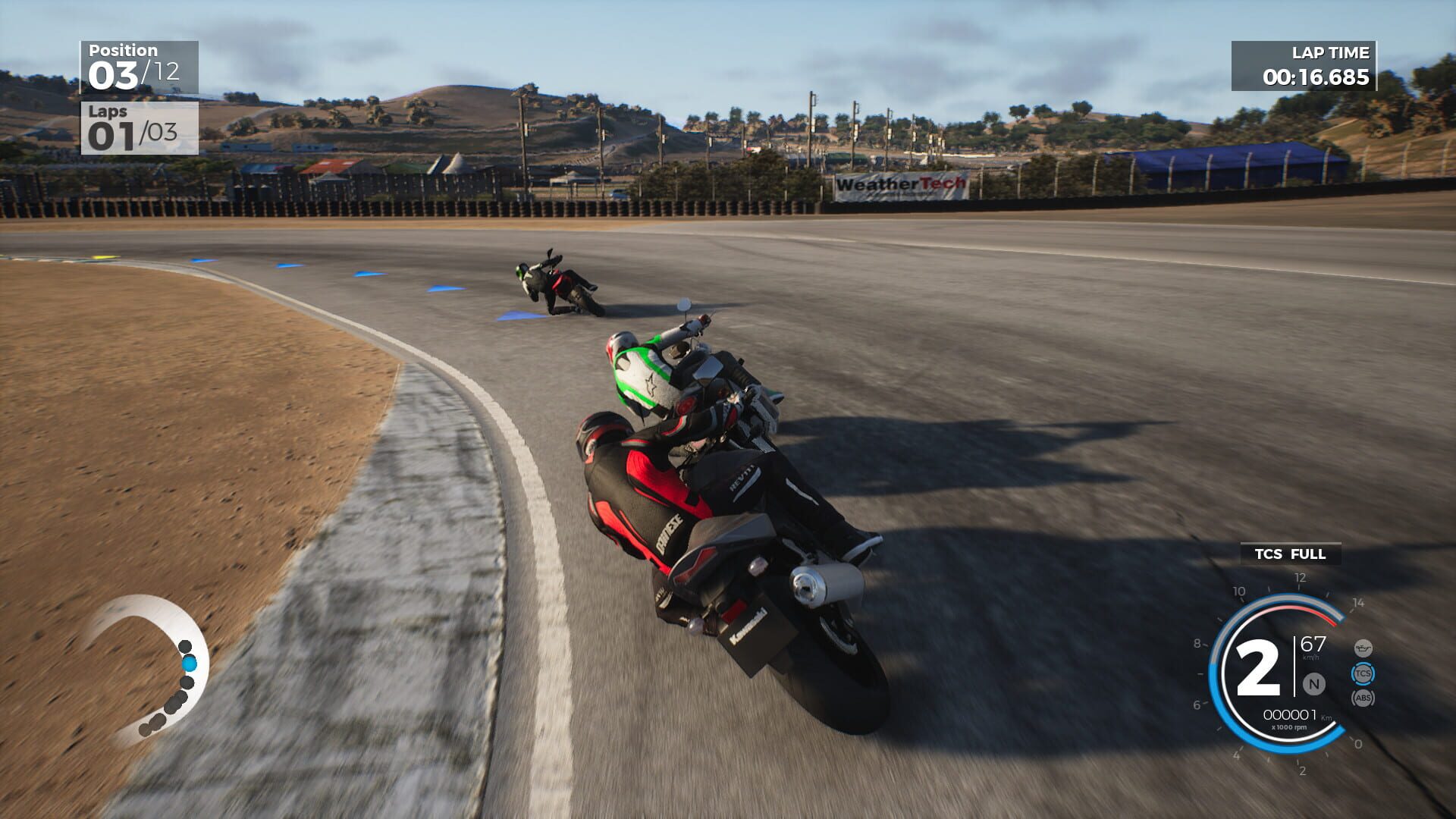Click the speed readout showing 67 km/h
This screenshot has height=819, width=1456.
pos(1312,643)
